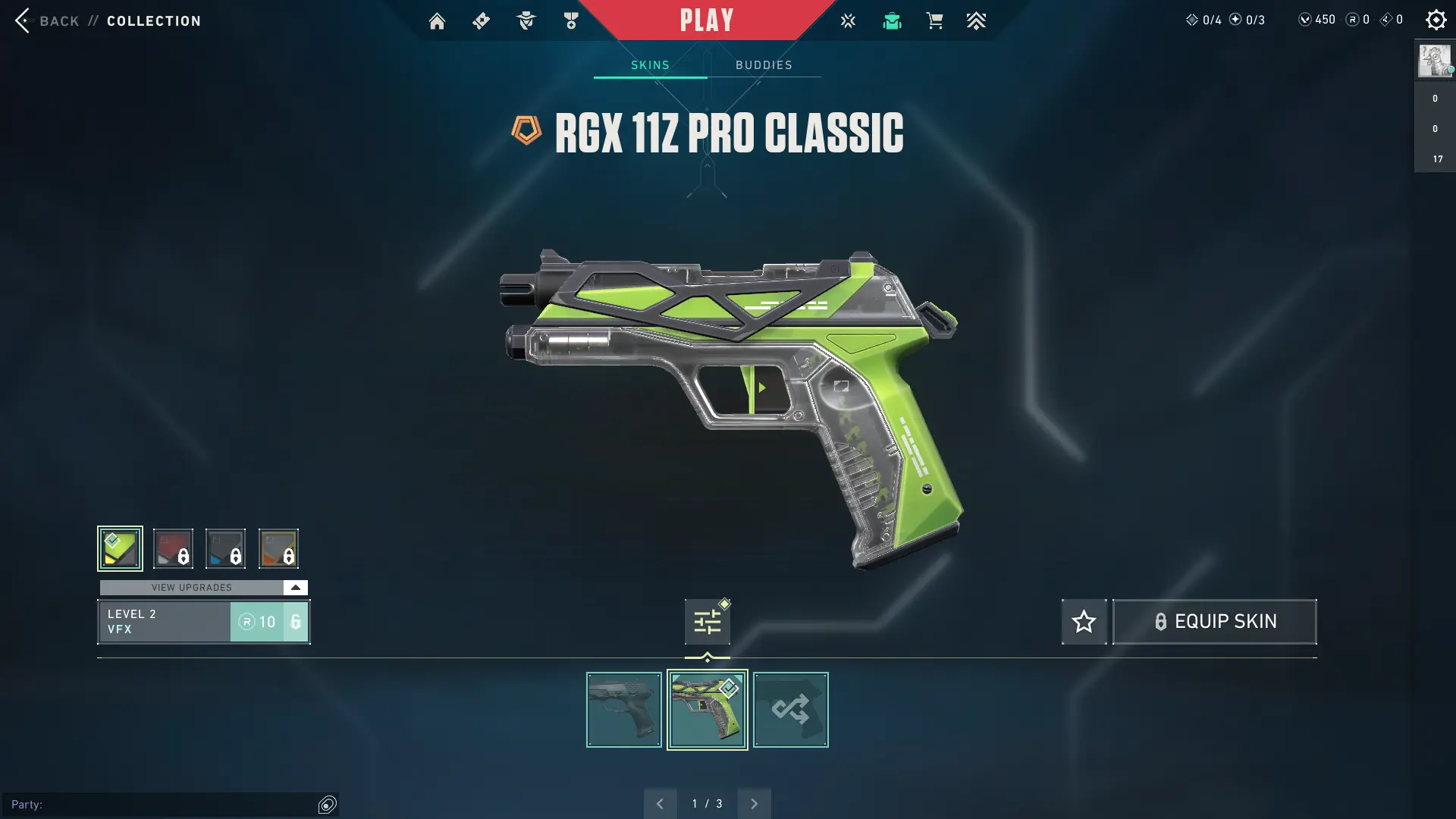Favorite this skin with the star
The height and width of the screenshot is (819, 1456).
tap(1084, 622)
